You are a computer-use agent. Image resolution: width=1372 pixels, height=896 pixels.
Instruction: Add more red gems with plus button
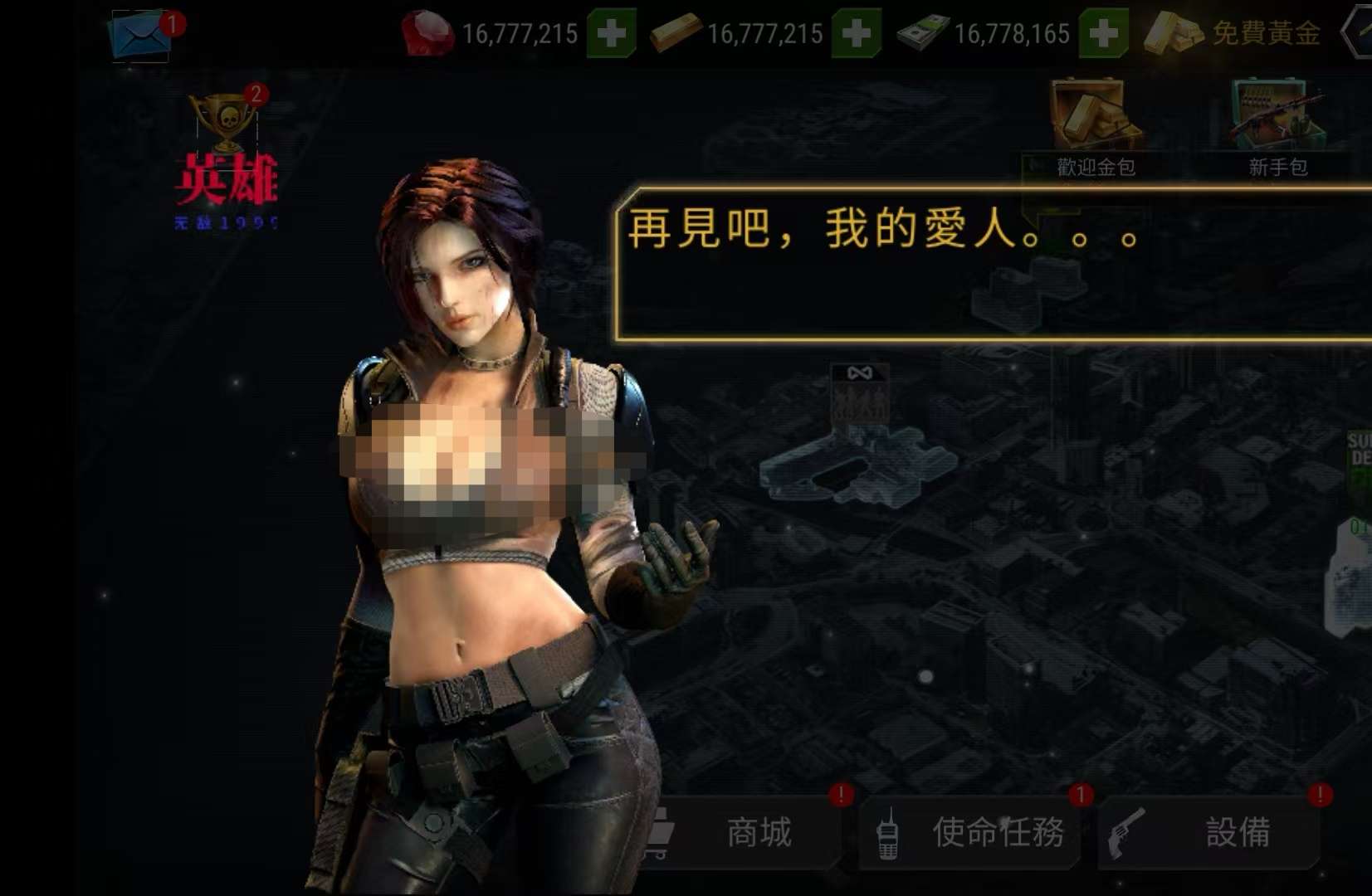click(611, 33)
